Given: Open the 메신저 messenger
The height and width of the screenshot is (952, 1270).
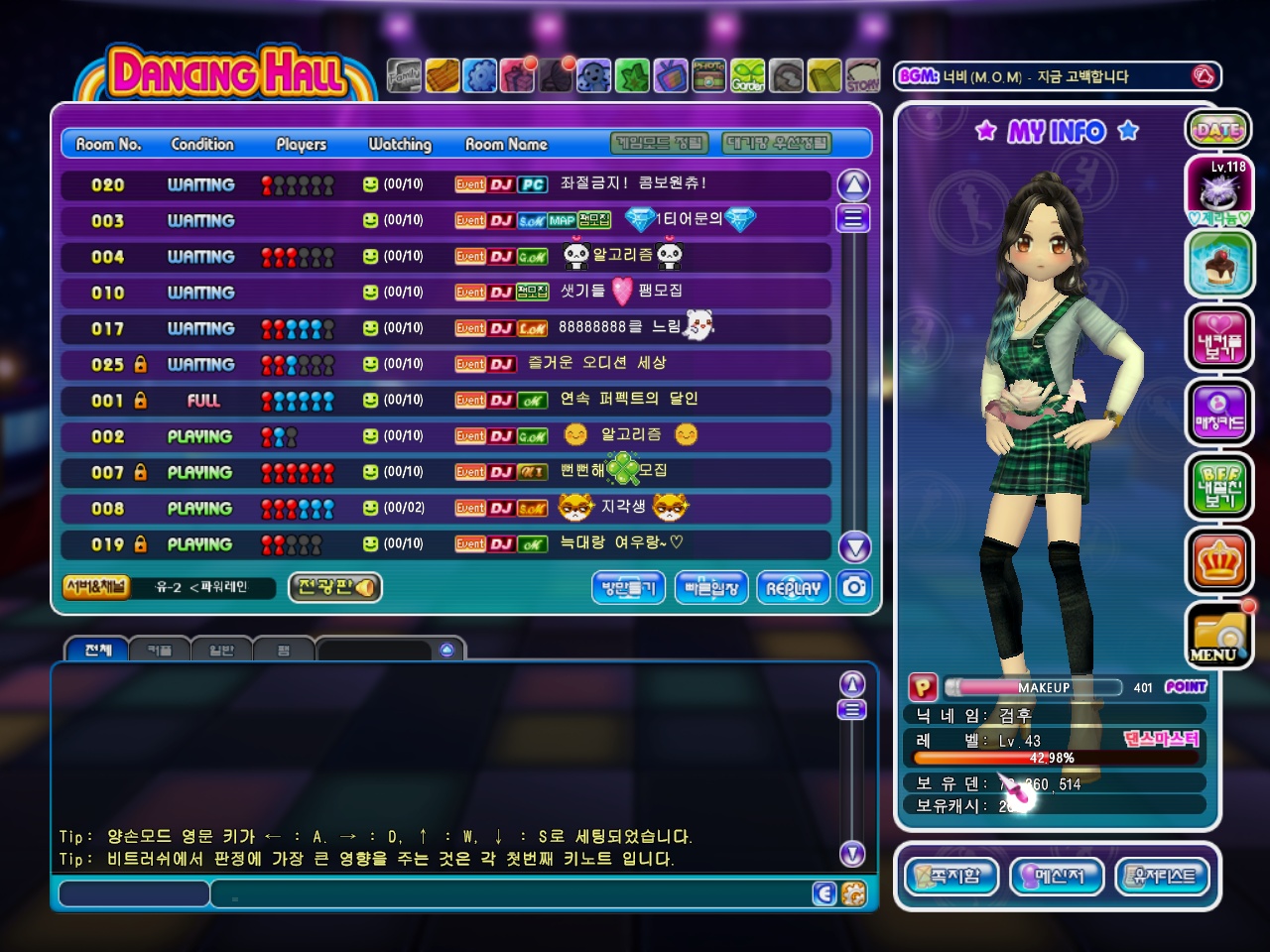Looking at the screenshot, I should [x=1057, y=877].
